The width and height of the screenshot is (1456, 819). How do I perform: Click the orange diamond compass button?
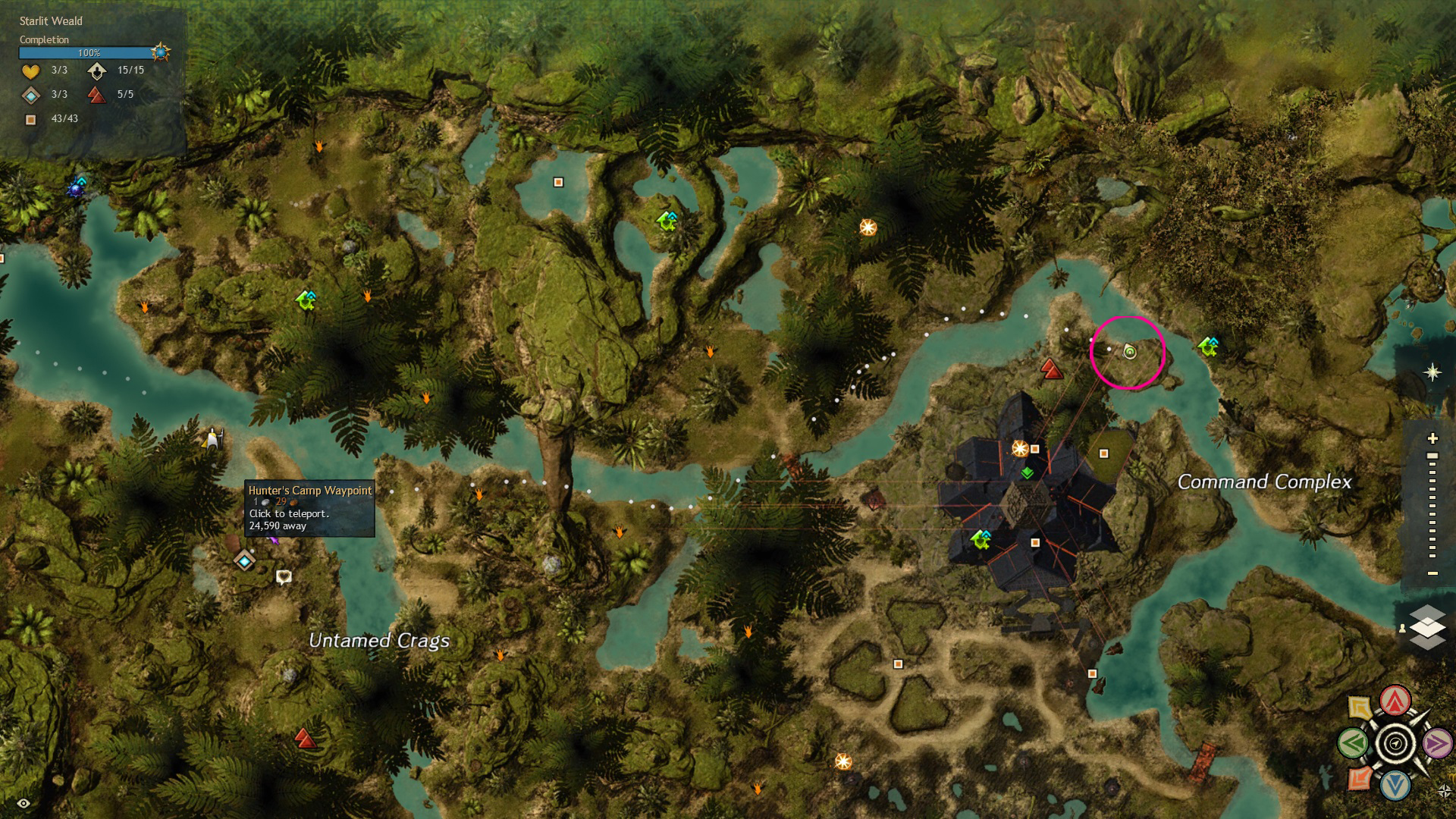point(1360,778)
